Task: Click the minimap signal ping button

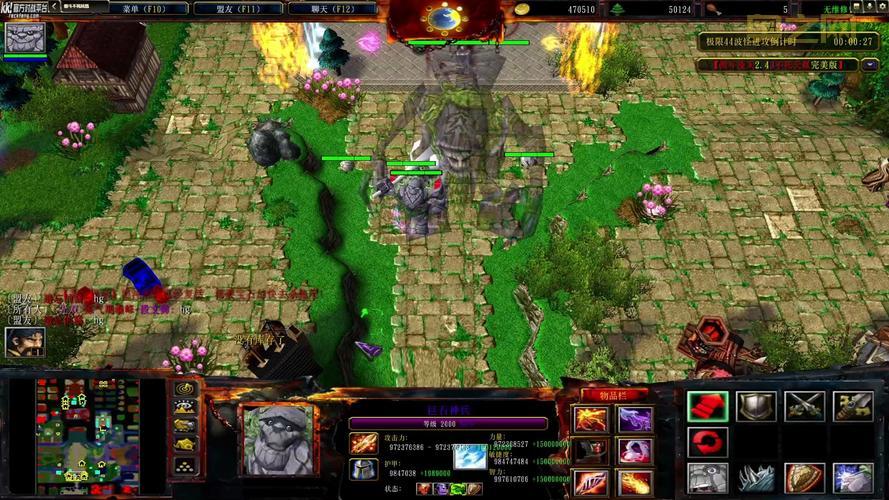Action: pyautogui.click(x=184, y=388)
